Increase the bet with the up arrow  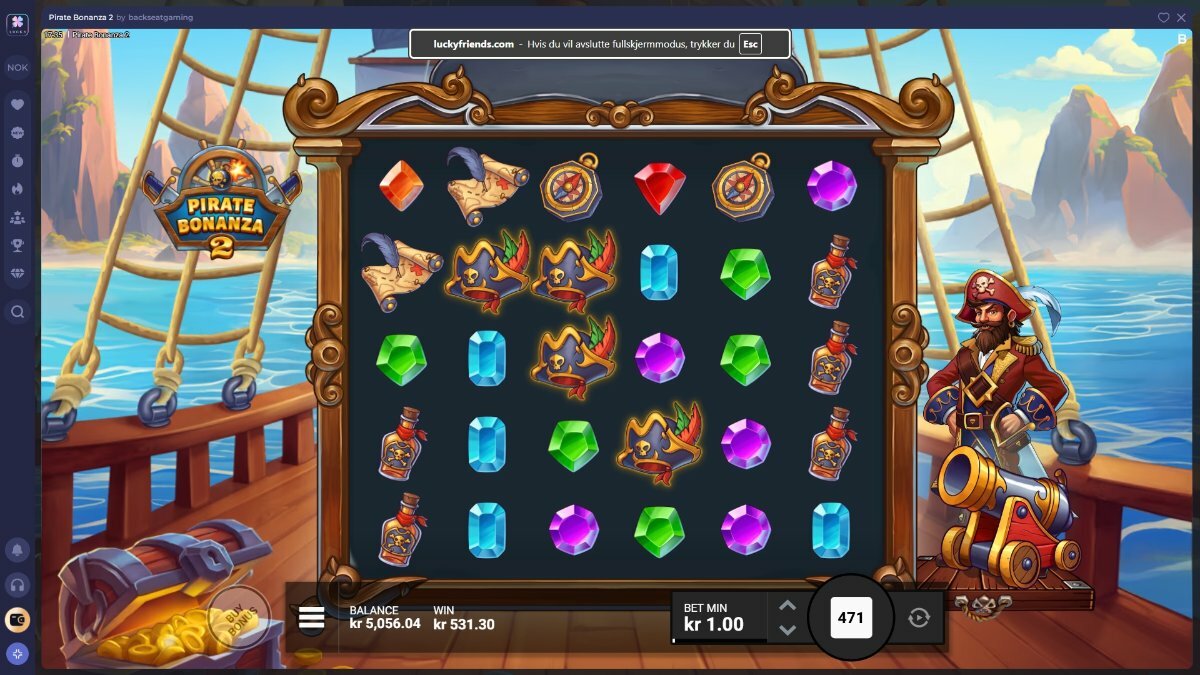pyautogui.click(x=787, y=606)
